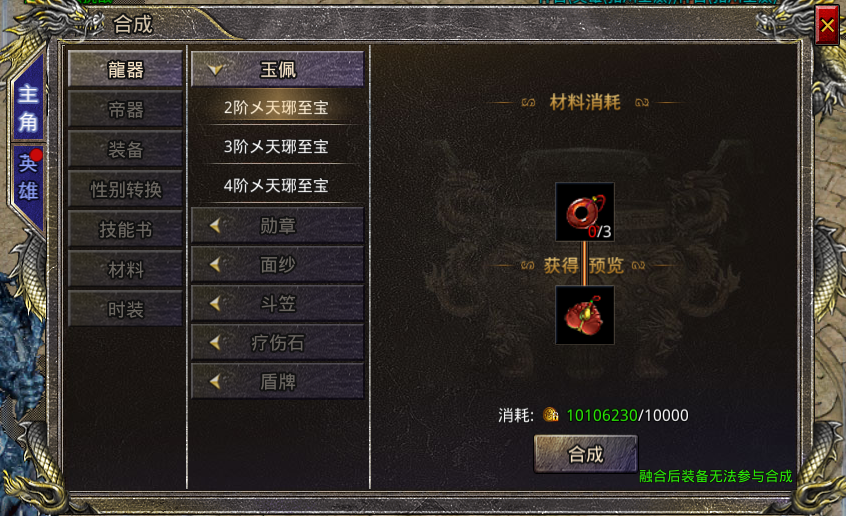This screenshot has width=846, height=516.
Task: Switch to the 英雄 side tab
Action: (x=27, y=175)
